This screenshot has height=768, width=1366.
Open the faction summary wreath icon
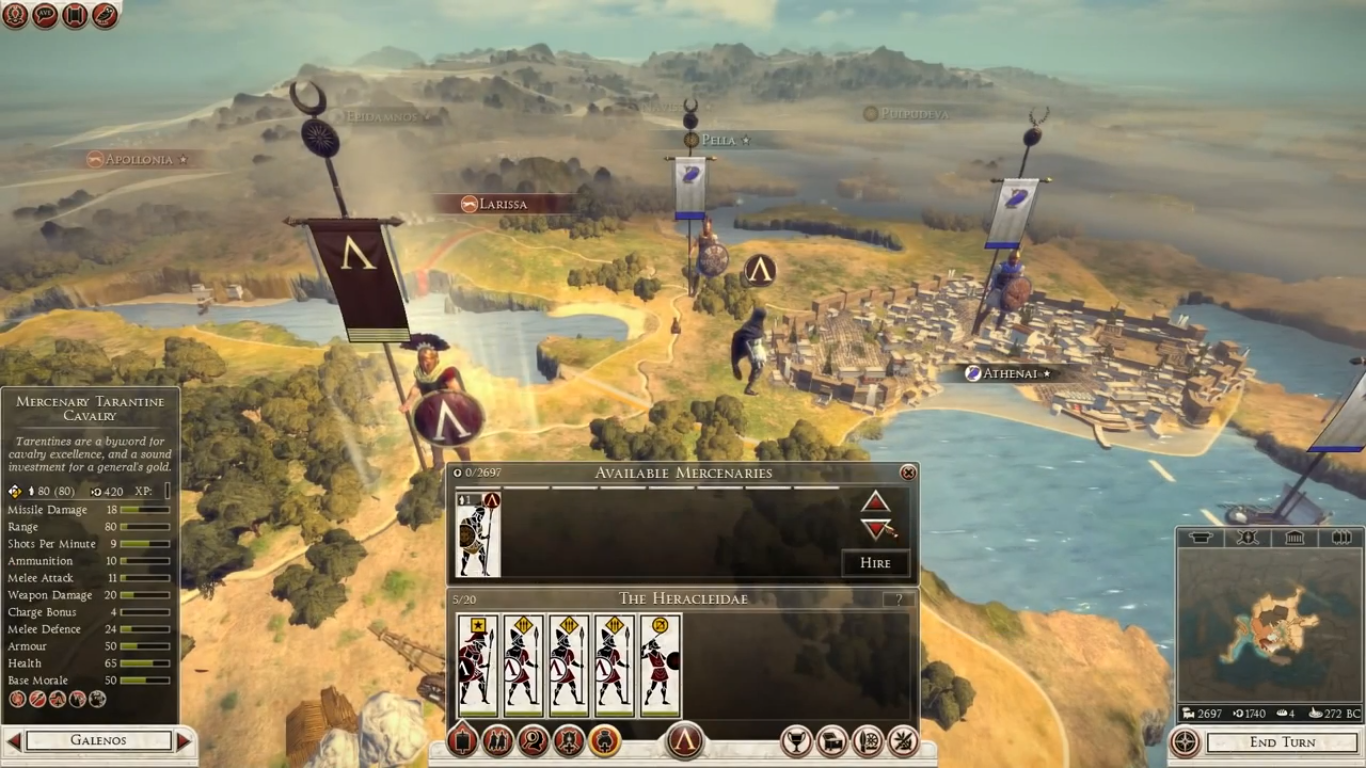16,16
